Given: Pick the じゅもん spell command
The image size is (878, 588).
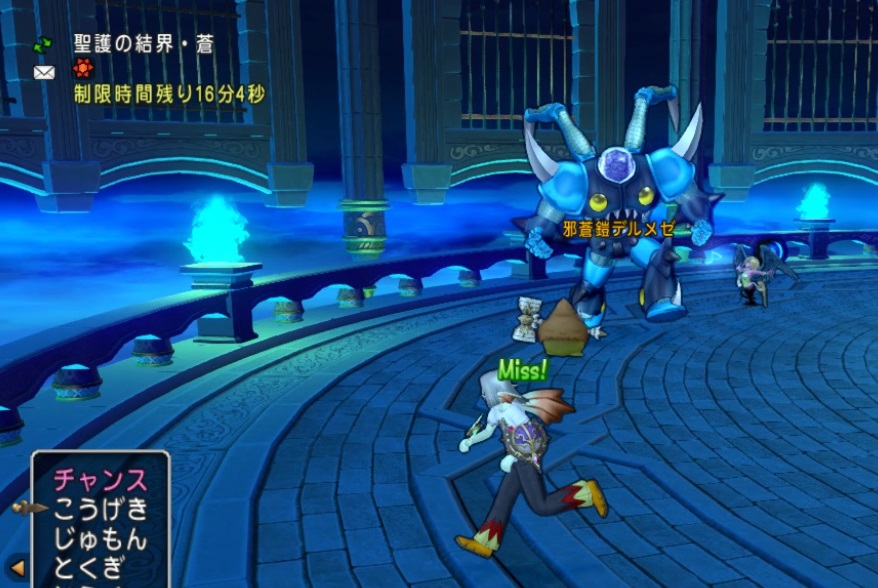Looking at the screenshot, I should tap(100, 539).
